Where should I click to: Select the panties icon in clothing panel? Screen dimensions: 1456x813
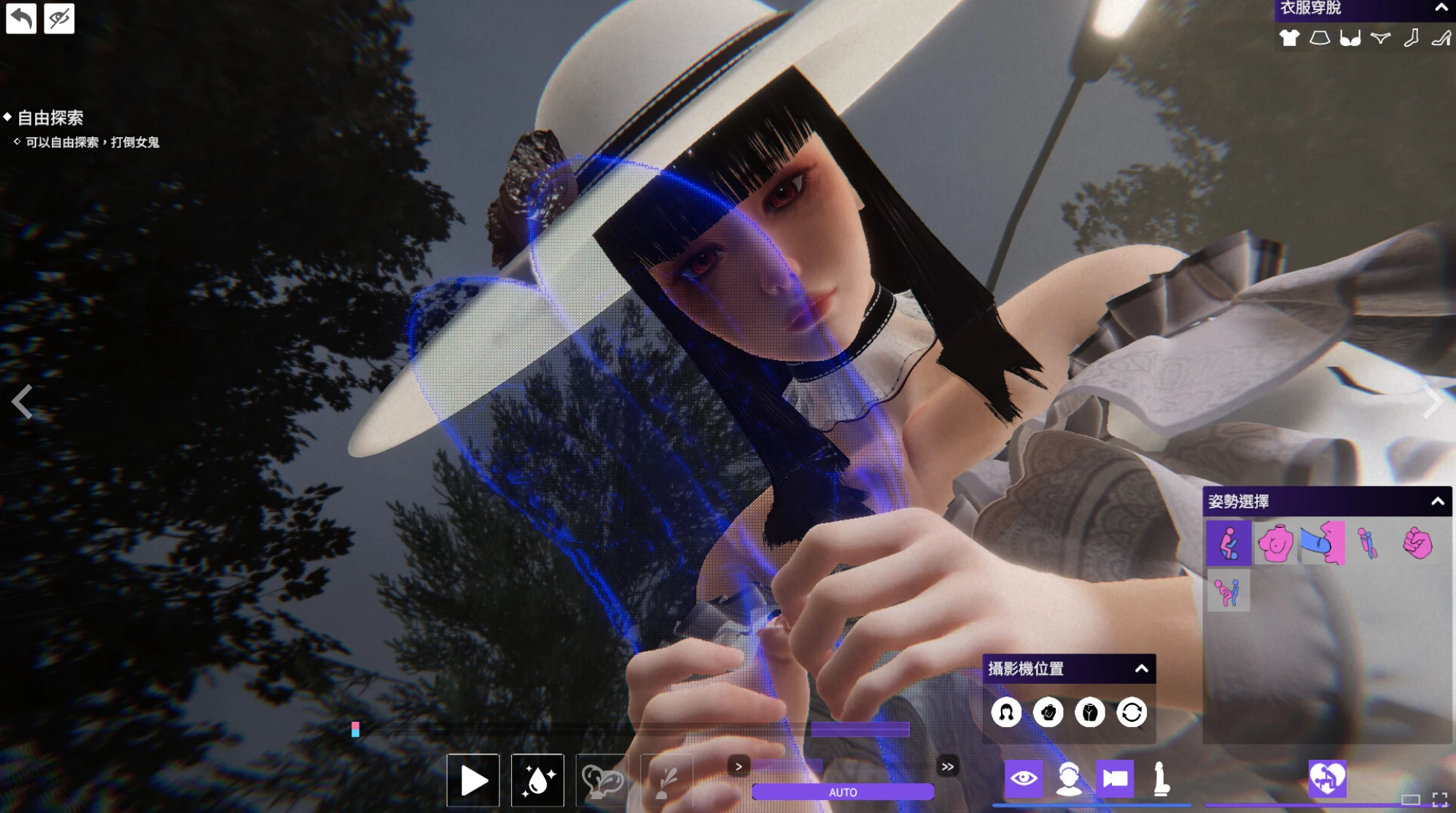(x=1380, y=38)
